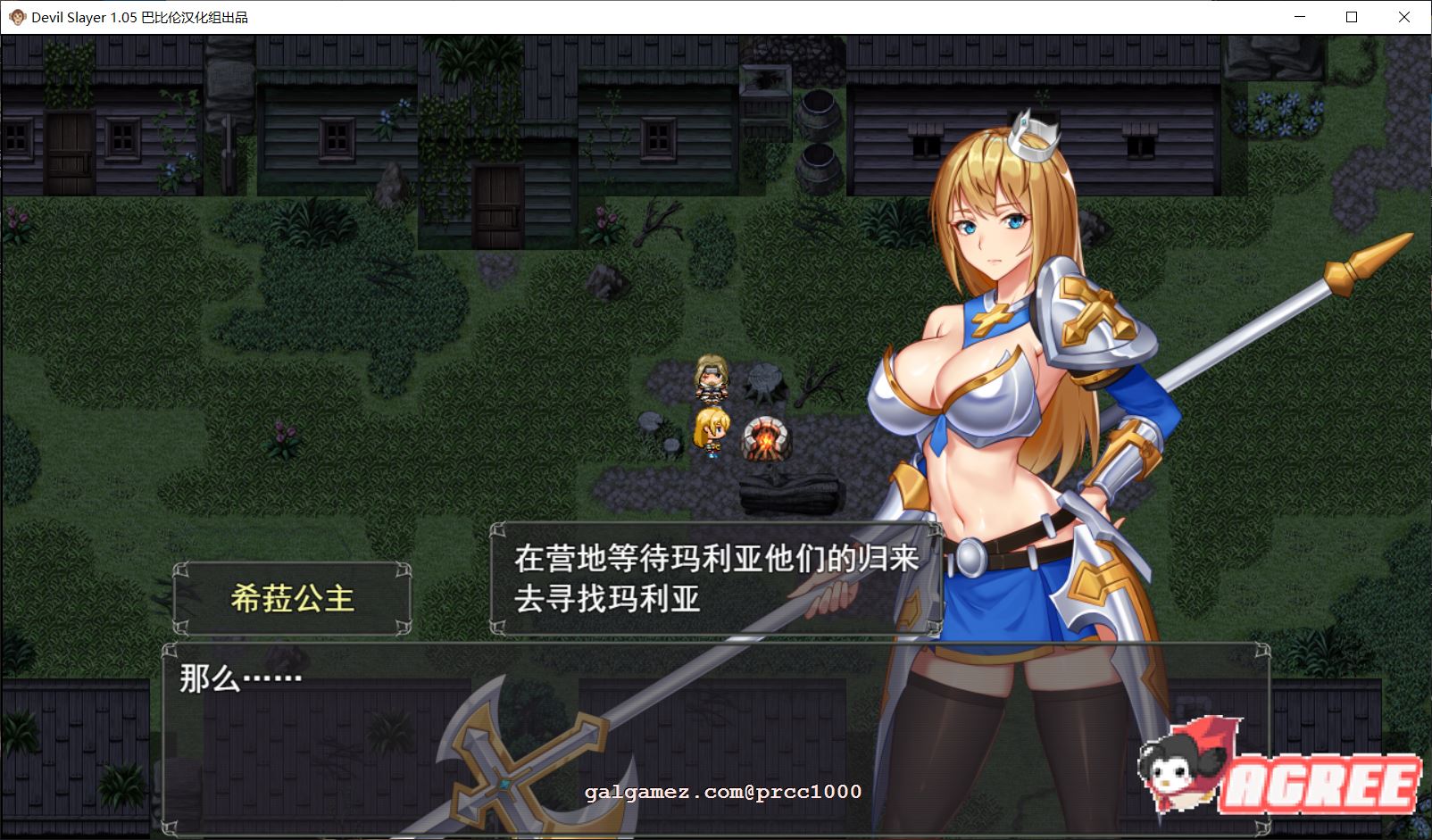Click the 希菈公主 name box to expand it
Image resolution: width=1432 pixels, height=840 pixels.
[x=295, y=596]
